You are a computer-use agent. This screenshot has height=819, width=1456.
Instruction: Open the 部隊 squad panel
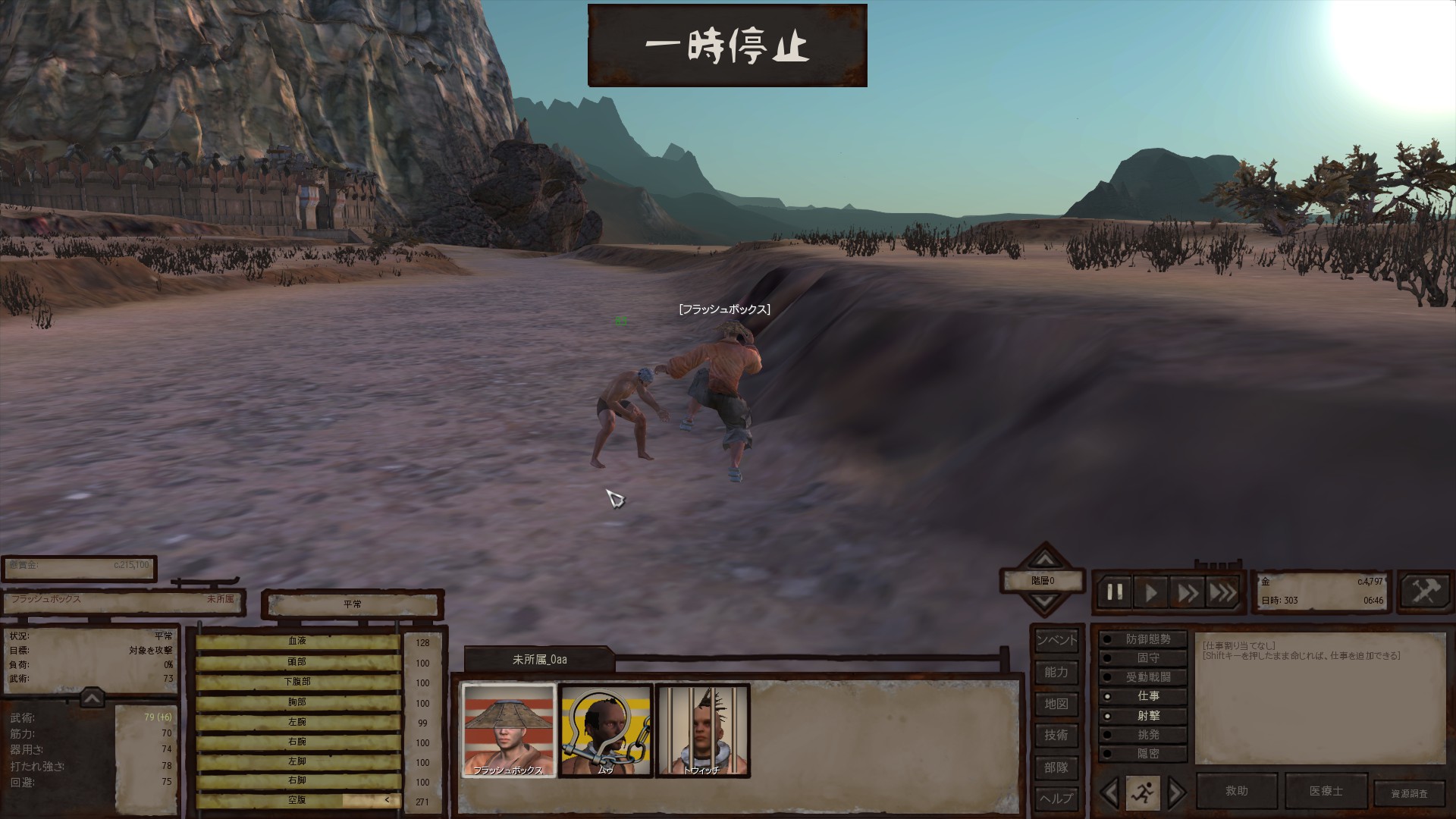(1056, 767)
